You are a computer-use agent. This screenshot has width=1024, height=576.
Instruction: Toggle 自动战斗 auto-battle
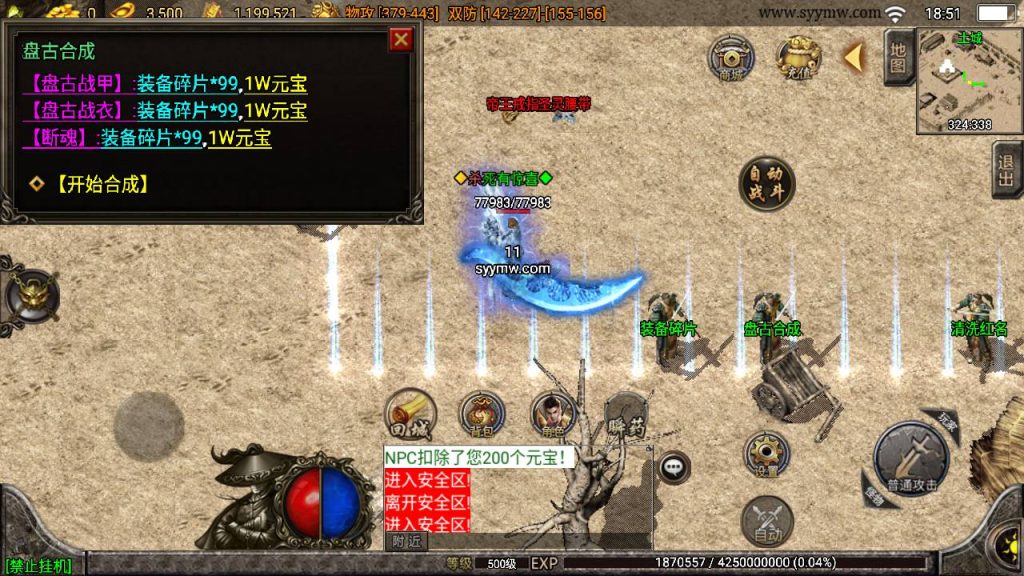point(767,184)
